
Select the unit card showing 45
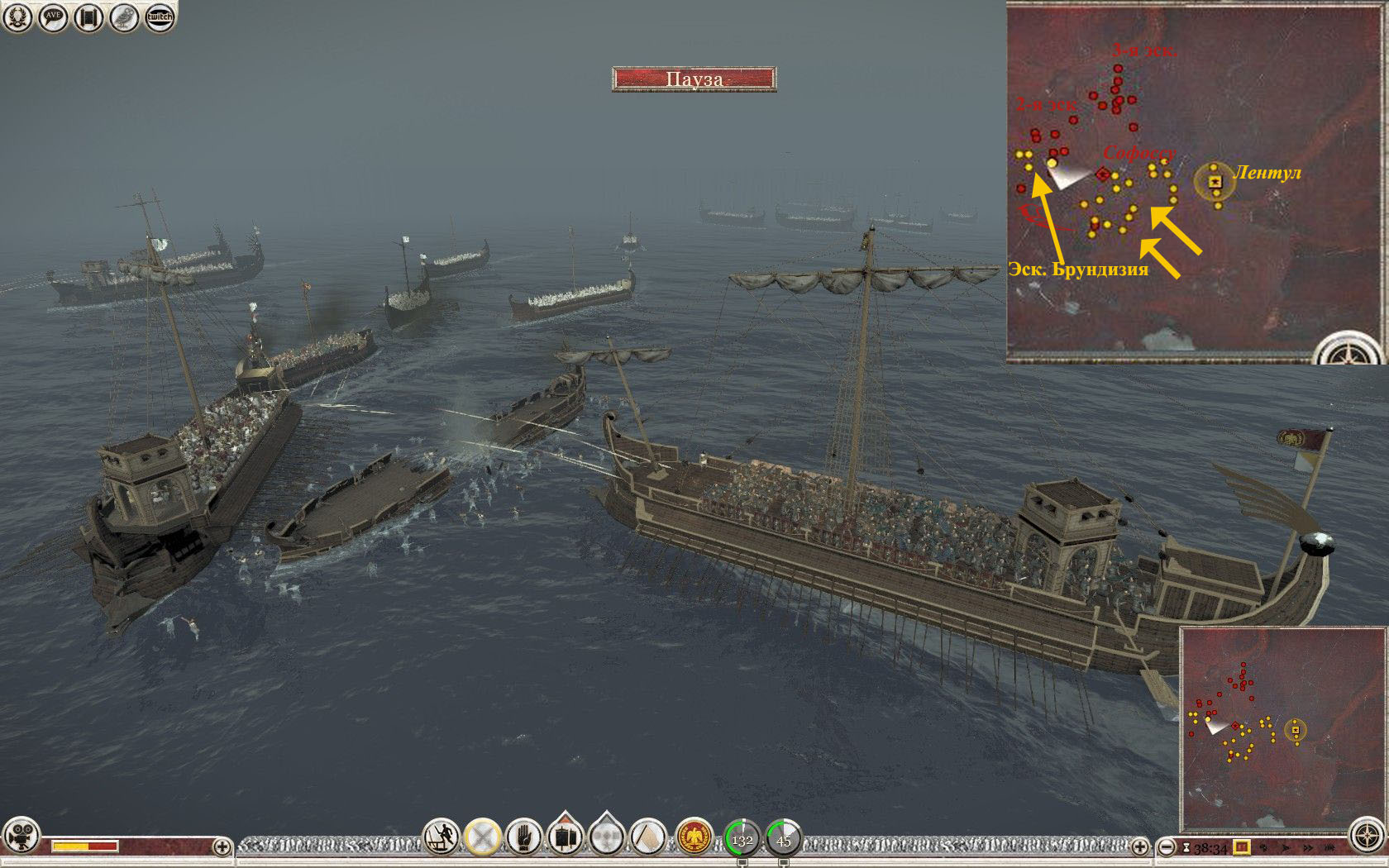pyautogui.click(x=784, y=838)
